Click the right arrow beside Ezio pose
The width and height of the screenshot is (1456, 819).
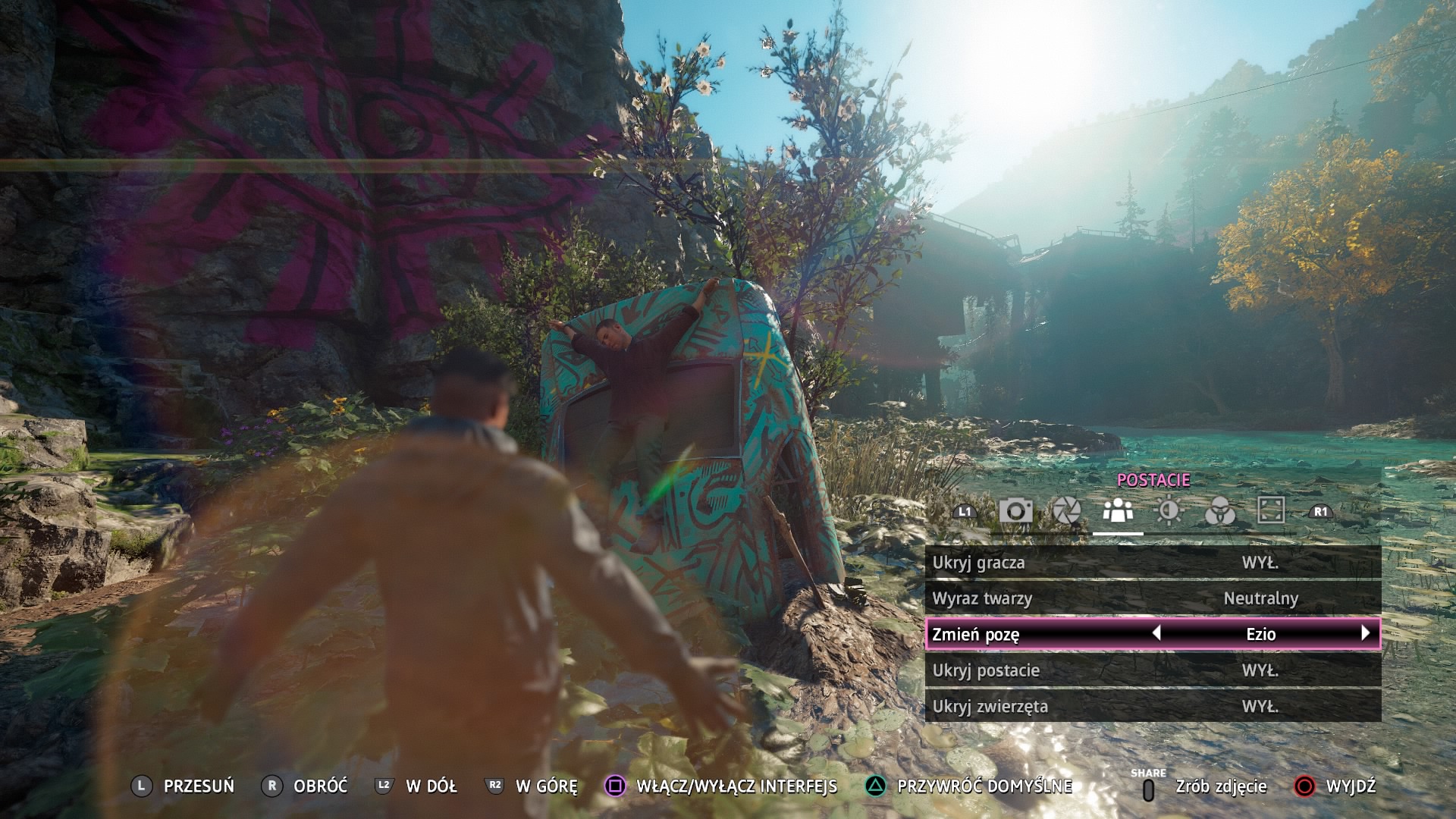pyautogui.click(x=1366, y=633)
